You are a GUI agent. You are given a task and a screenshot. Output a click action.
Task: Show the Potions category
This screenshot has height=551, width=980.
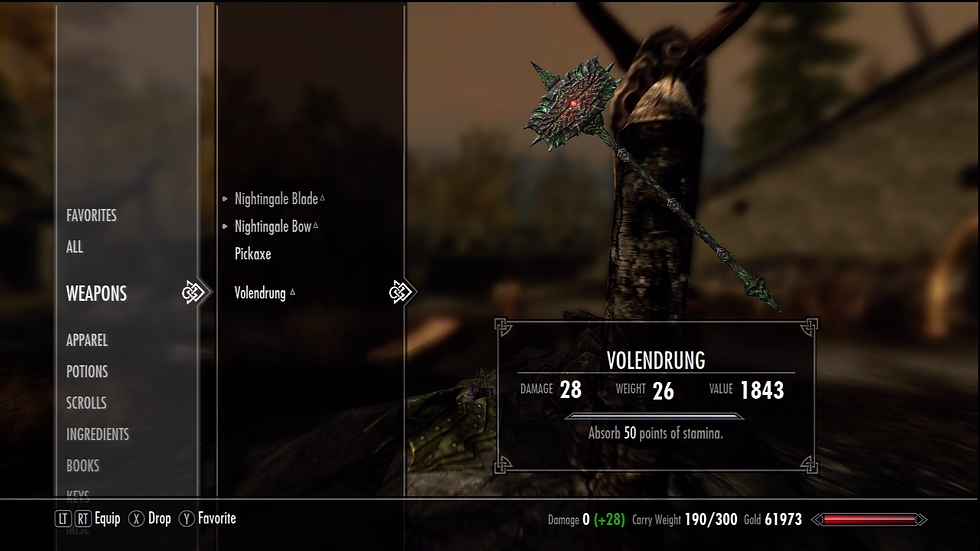[x=87, y=371]
